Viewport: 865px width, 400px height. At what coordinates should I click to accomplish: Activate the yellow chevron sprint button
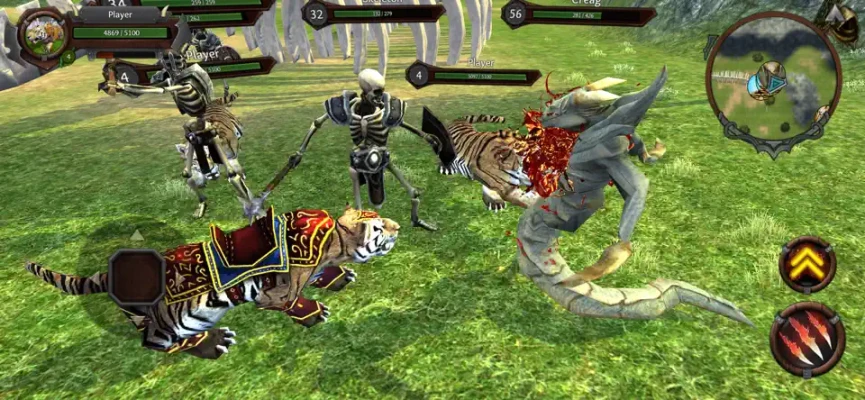807,264
